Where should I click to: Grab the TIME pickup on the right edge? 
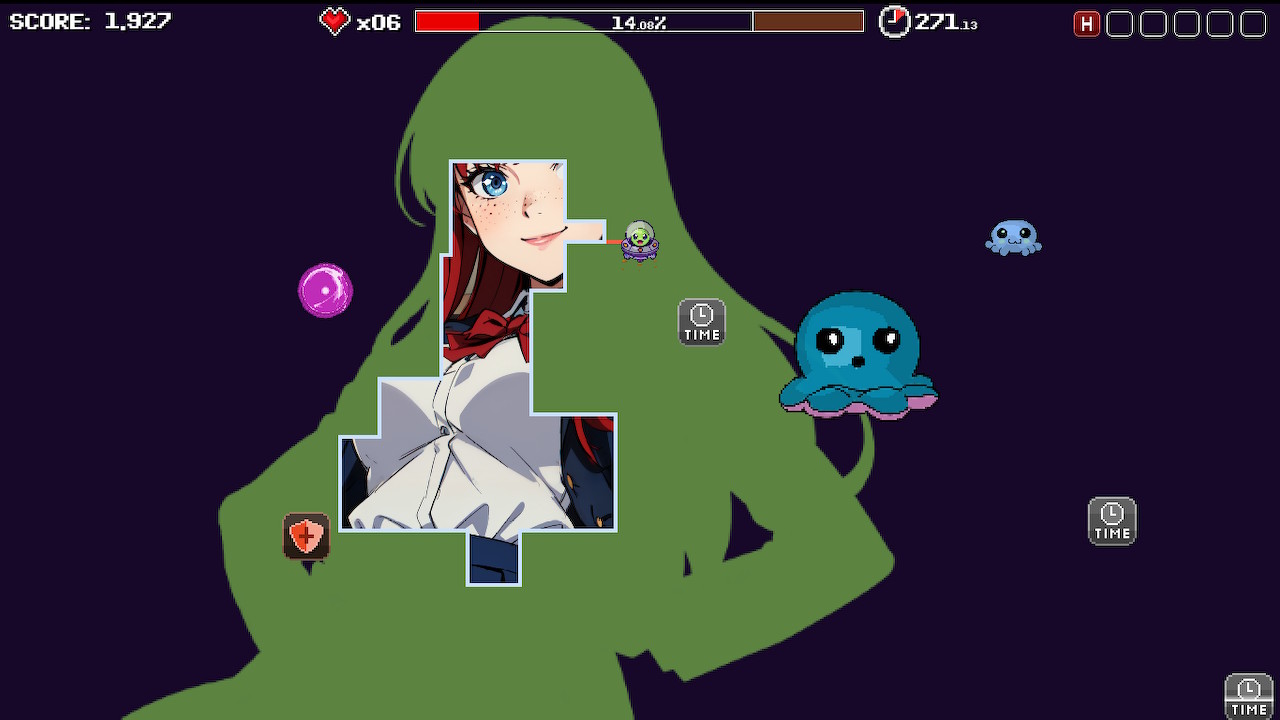[x=1111, y=520]
